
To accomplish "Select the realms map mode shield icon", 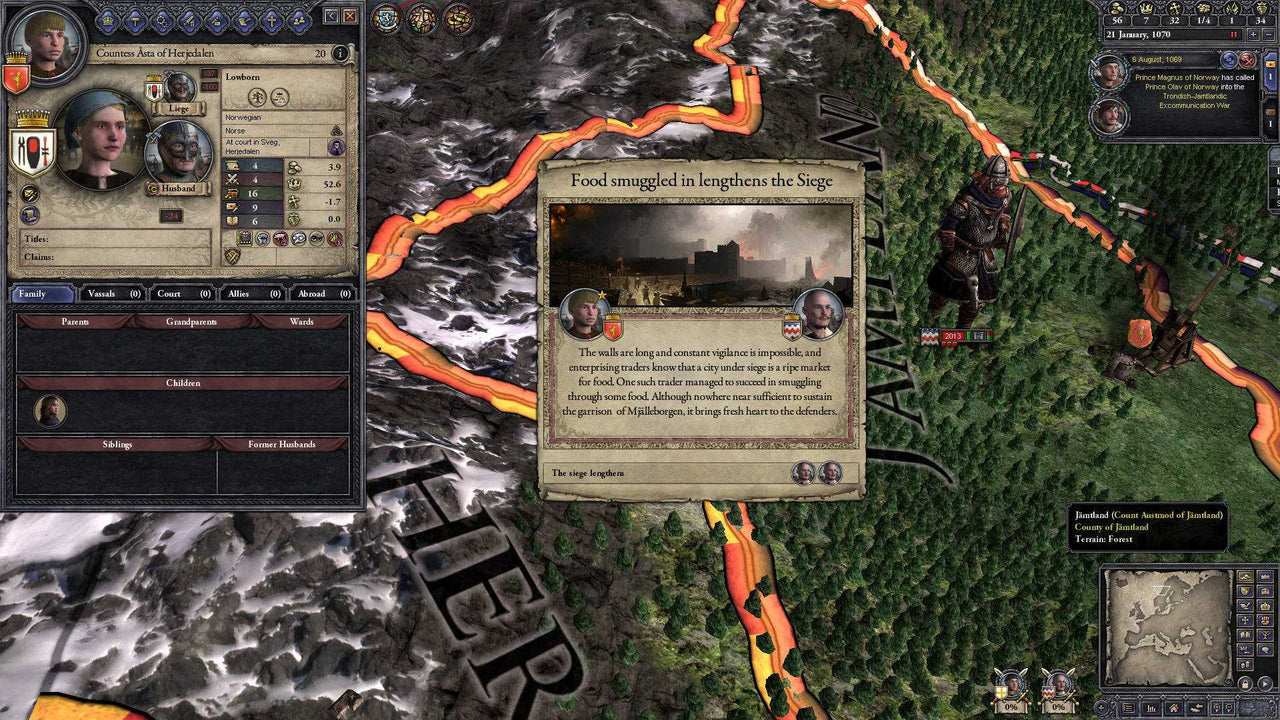I will click(1244, 591).
